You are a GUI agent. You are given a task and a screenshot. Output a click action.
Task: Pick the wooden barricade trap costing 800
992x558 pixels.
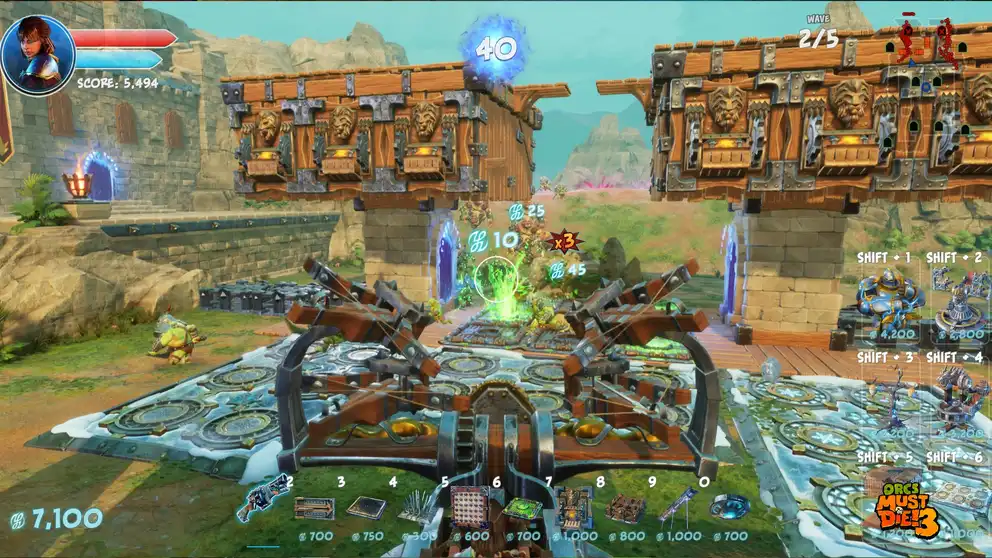coord(625,507)
